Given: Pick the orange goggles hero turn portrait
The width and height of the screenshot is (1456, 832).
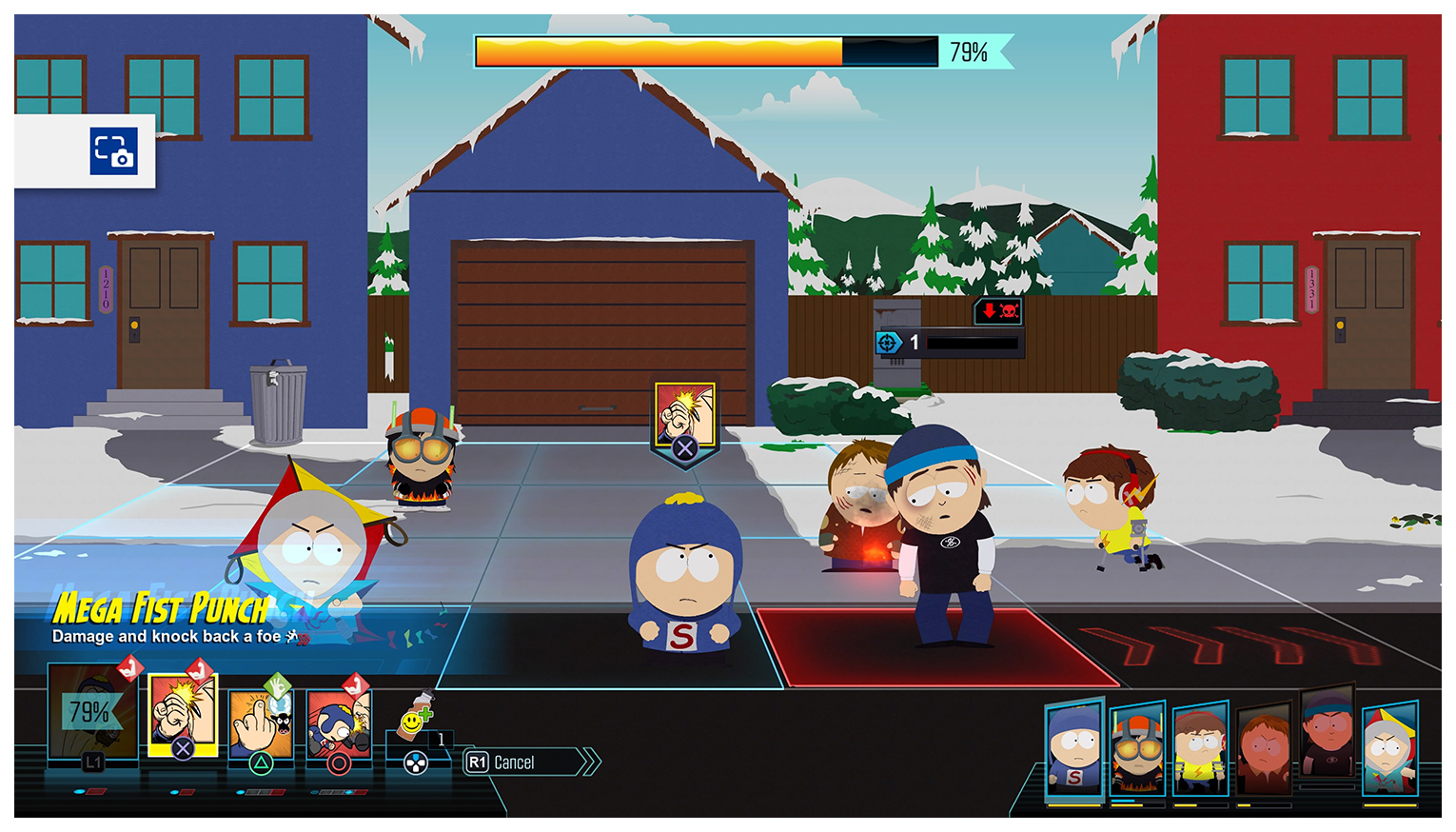Looking at the screenshot, I should [1137, 750].
